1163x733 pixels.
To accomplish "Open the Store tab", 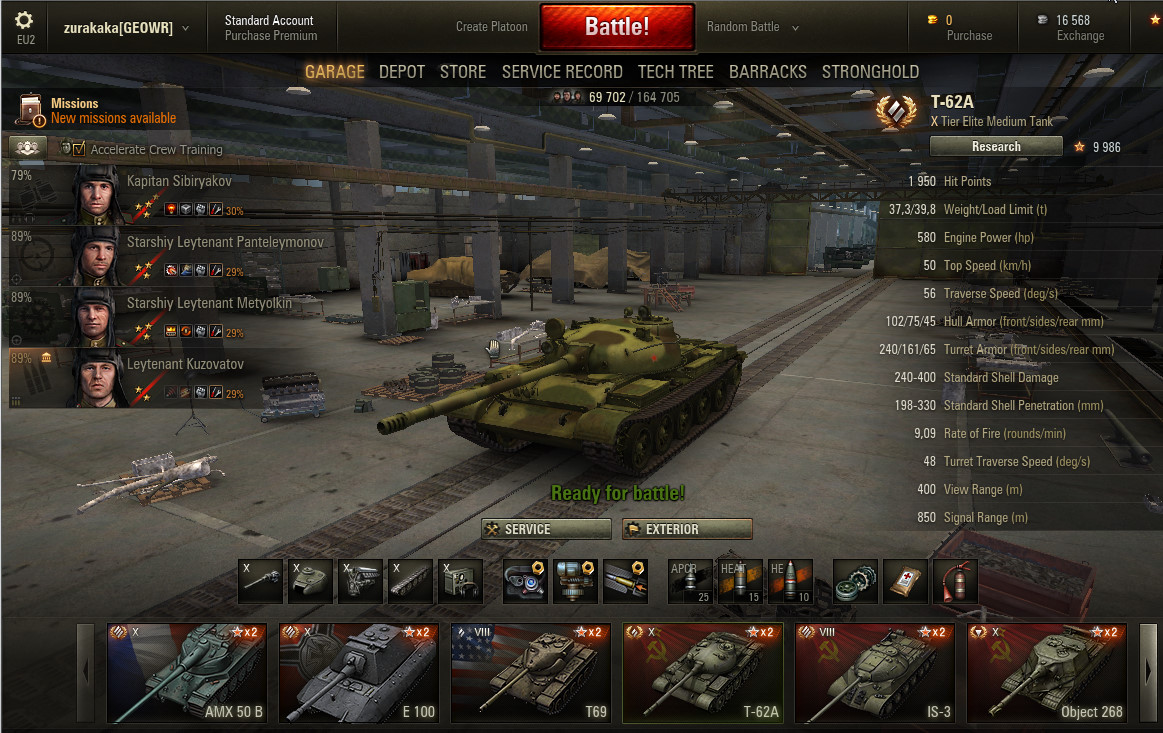I will (463, 72).
